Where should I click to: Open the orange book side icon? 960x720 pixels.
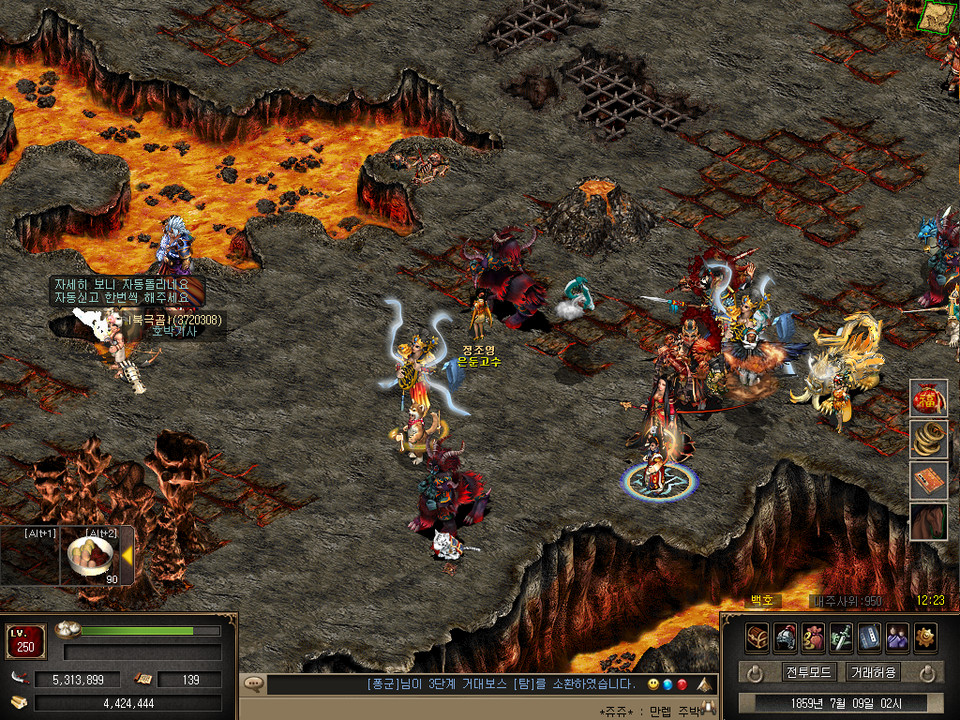[928, 481]
